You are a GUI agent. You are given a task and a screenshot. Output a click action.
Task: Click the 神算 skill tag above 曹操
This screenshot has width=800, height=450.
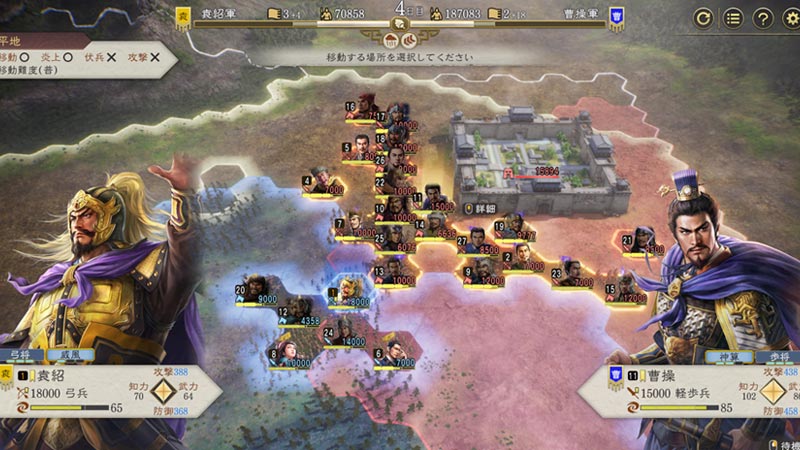coord(723,355)
